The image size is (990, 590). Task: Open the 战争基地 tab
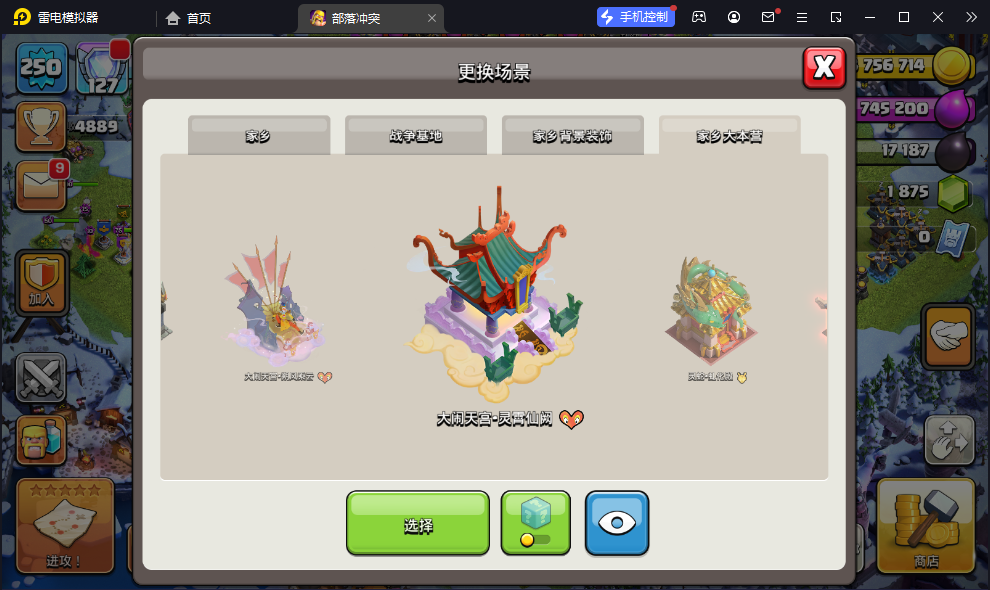point(416,136)
